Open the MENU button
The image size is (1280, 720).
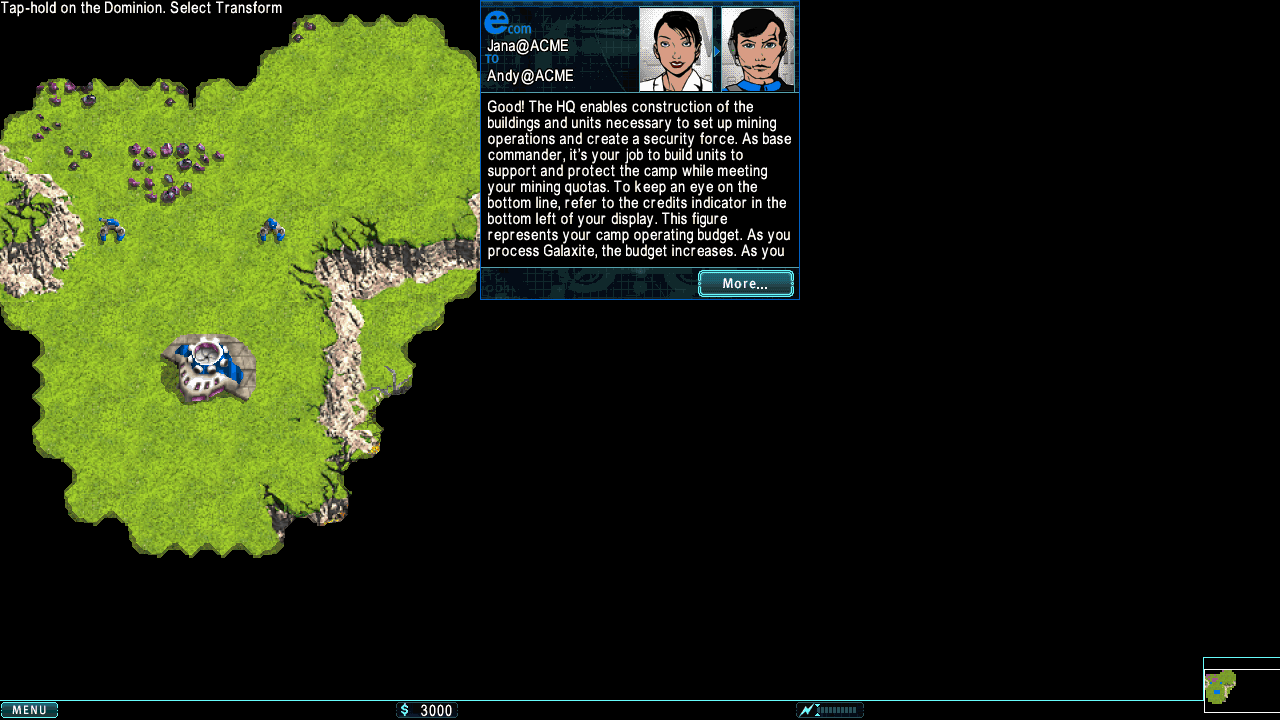click(29, 710)
